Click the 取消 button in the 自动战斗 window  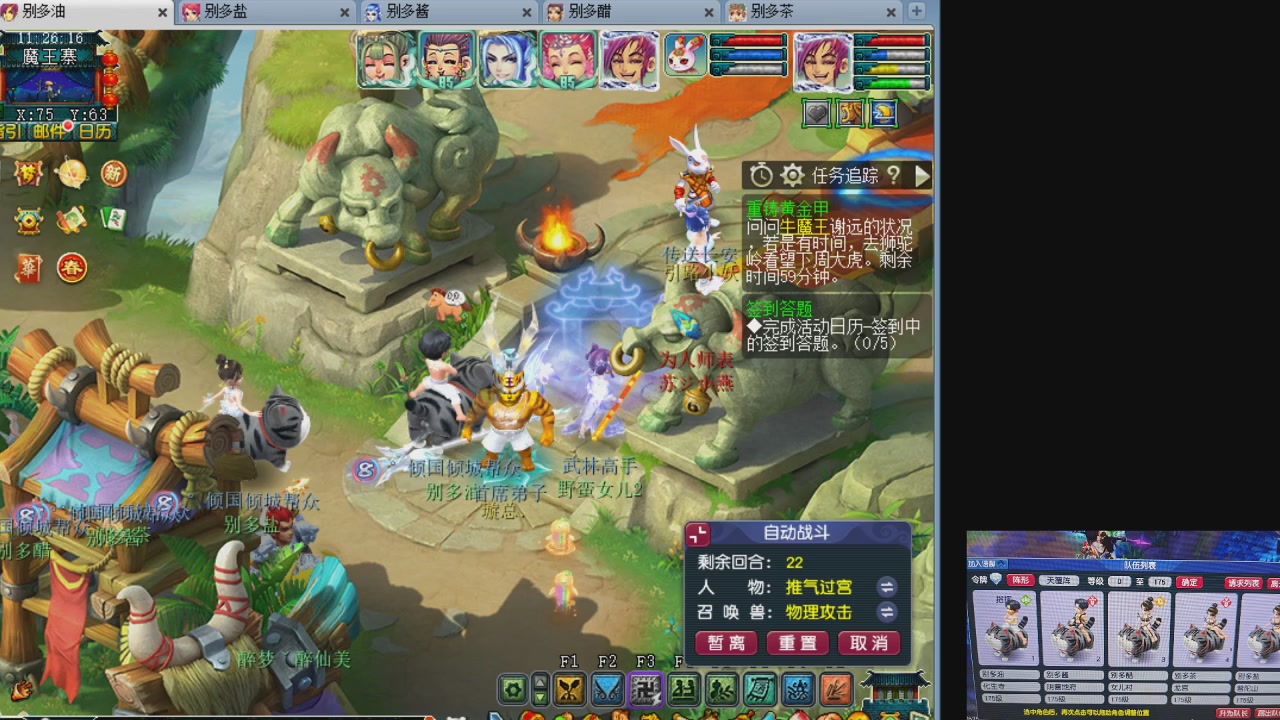point(869,643)
